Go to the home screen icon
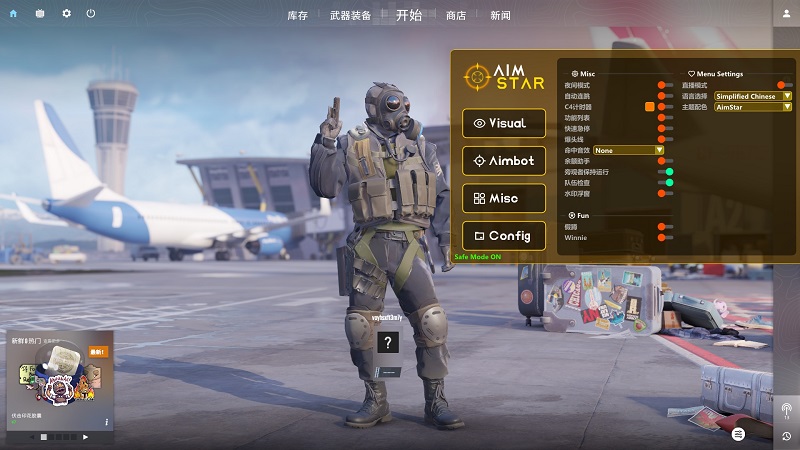 (13, 13)
